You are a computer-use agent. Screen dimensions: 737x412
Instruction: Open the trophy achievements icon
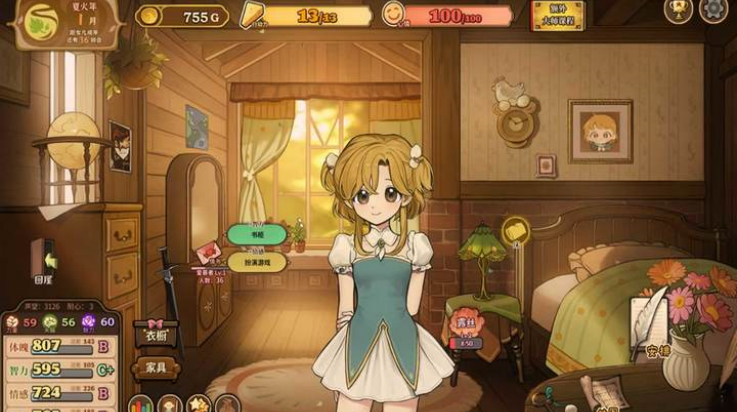679,10
